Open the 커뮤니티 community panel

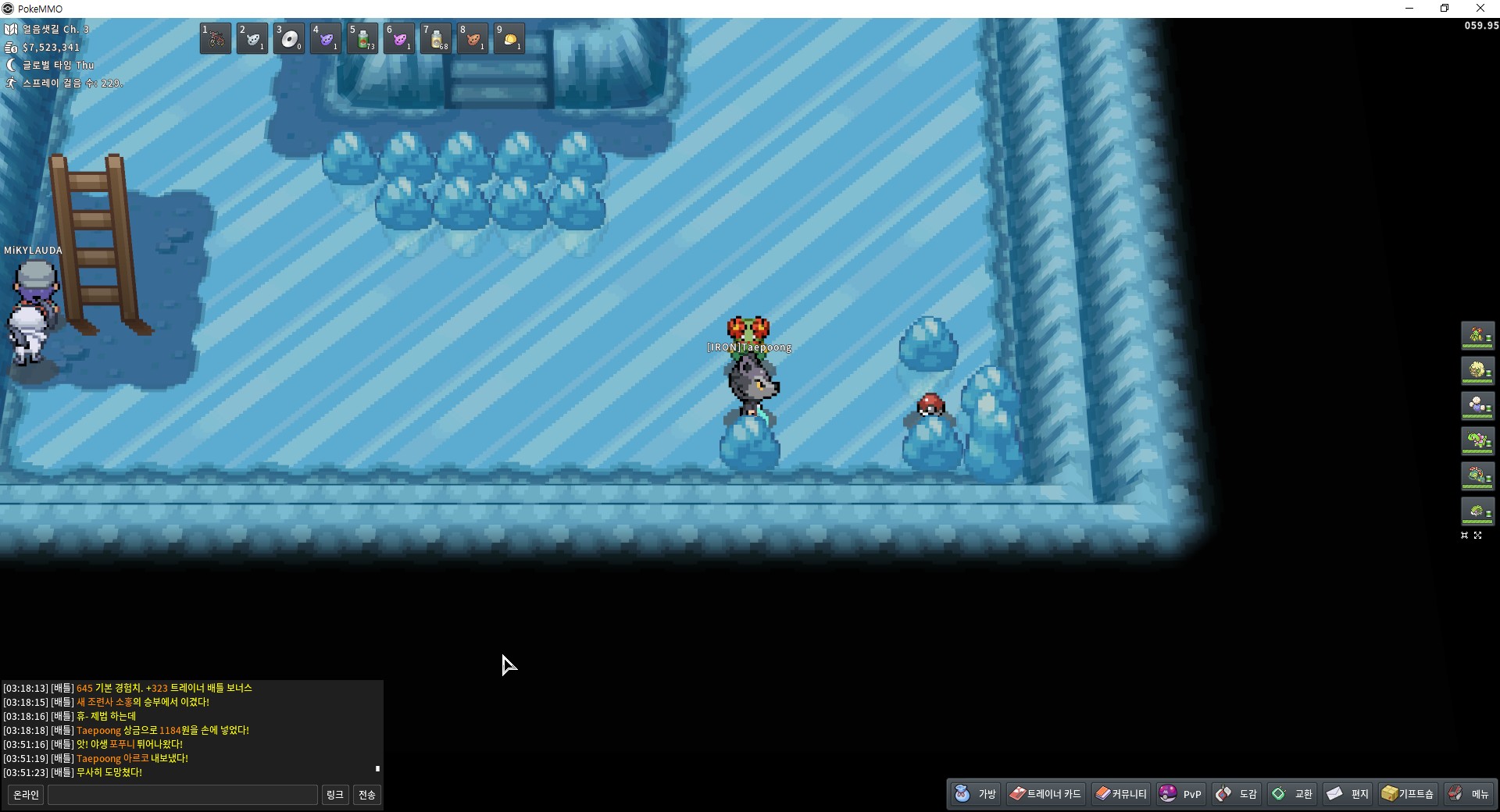tap(1121, 794)
